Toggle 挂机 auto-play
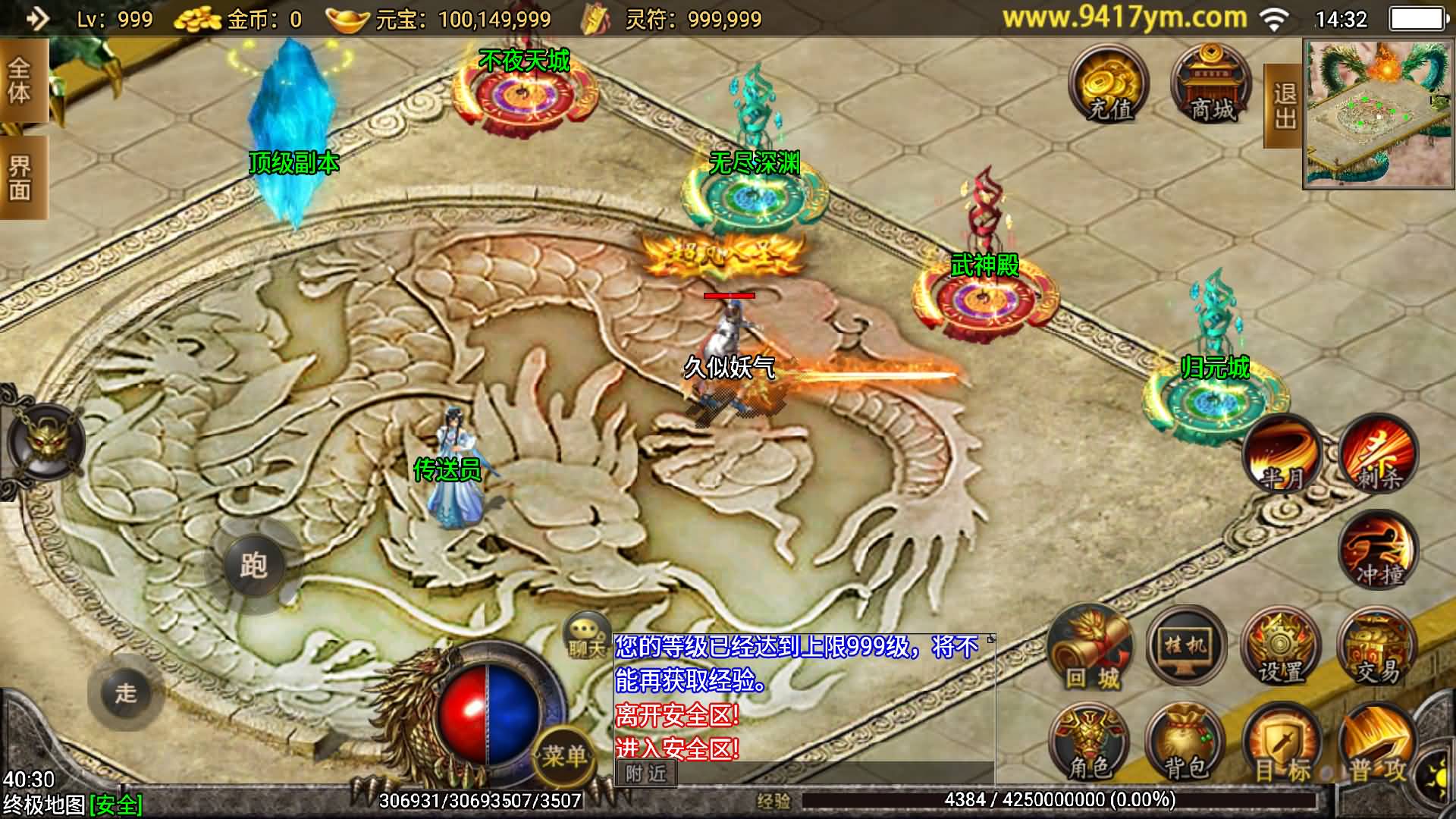This screenshot has width=1456, height=819. click(x=1186, y=648)
